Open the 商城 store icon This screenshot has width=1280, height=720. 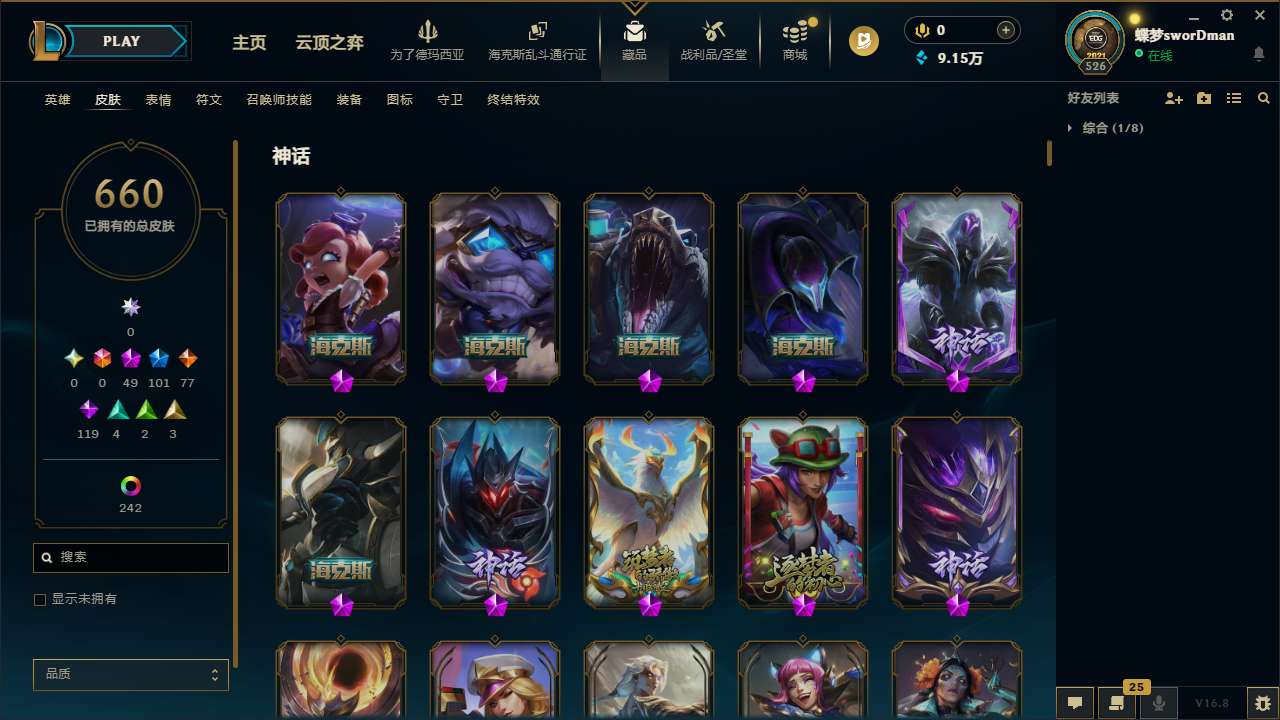click(x=795, y=35)
